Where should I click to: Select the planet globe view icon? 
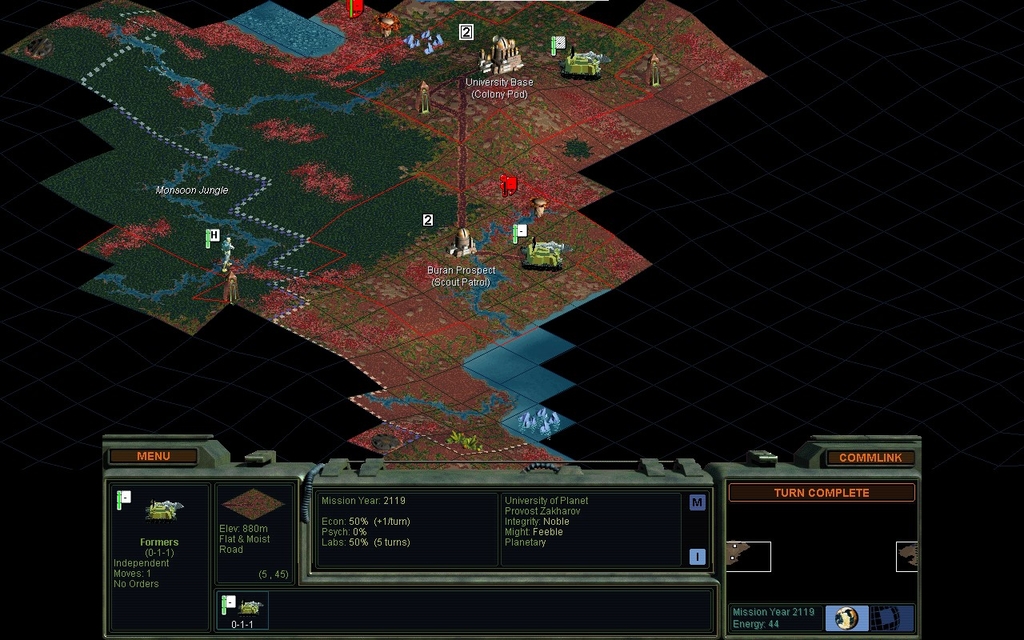pyautogui.click(x=847, y=618)
